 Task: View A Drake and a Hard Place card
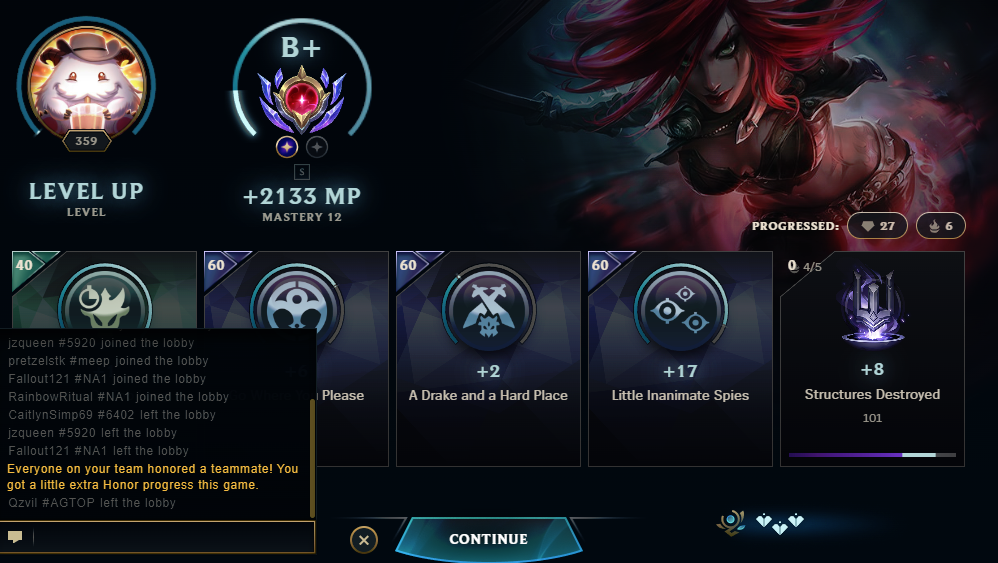[488, 358]
